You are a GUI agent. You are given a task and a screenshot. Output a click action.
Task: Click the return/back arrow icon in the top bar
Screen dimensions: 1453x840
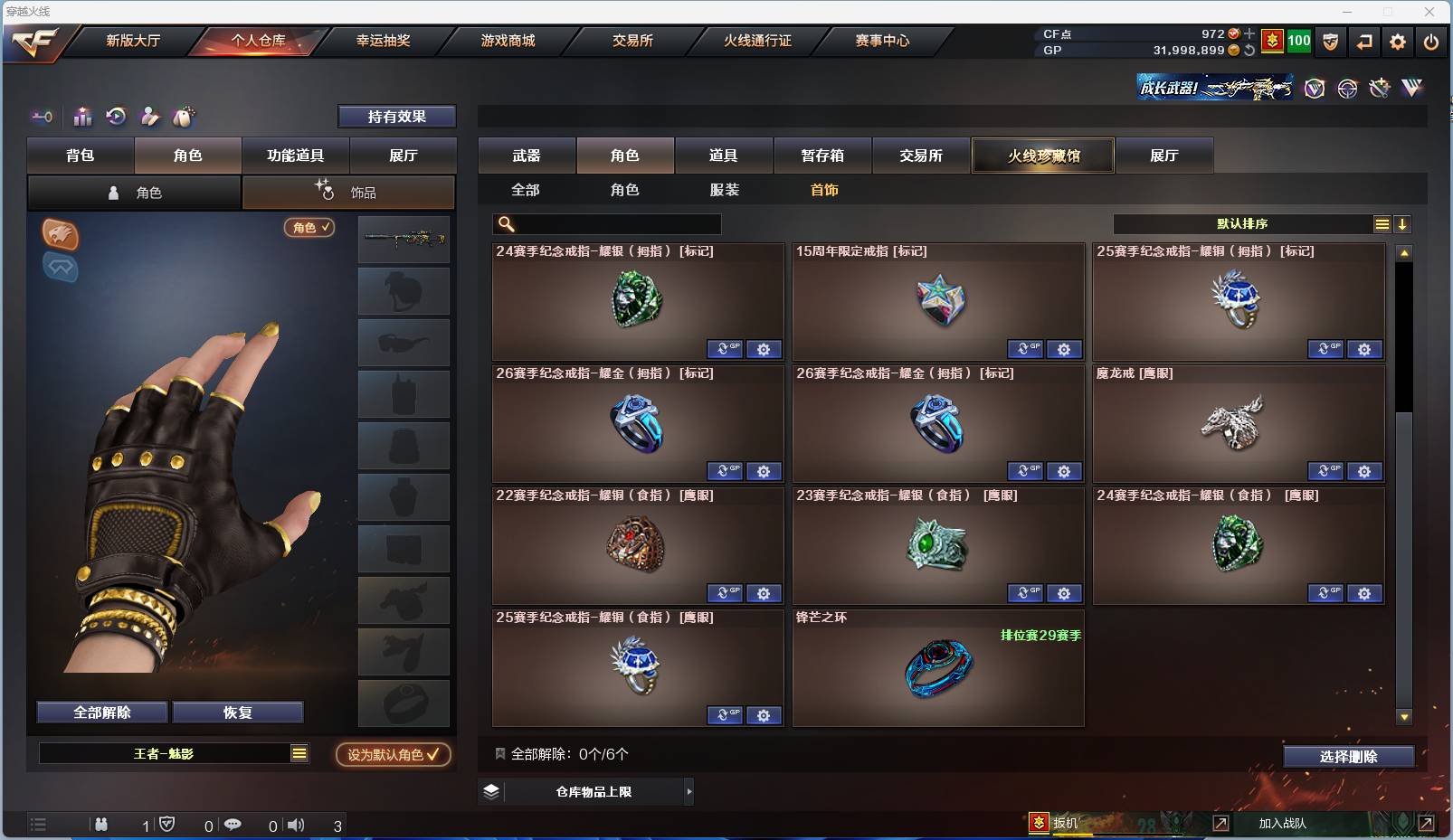1364,42
